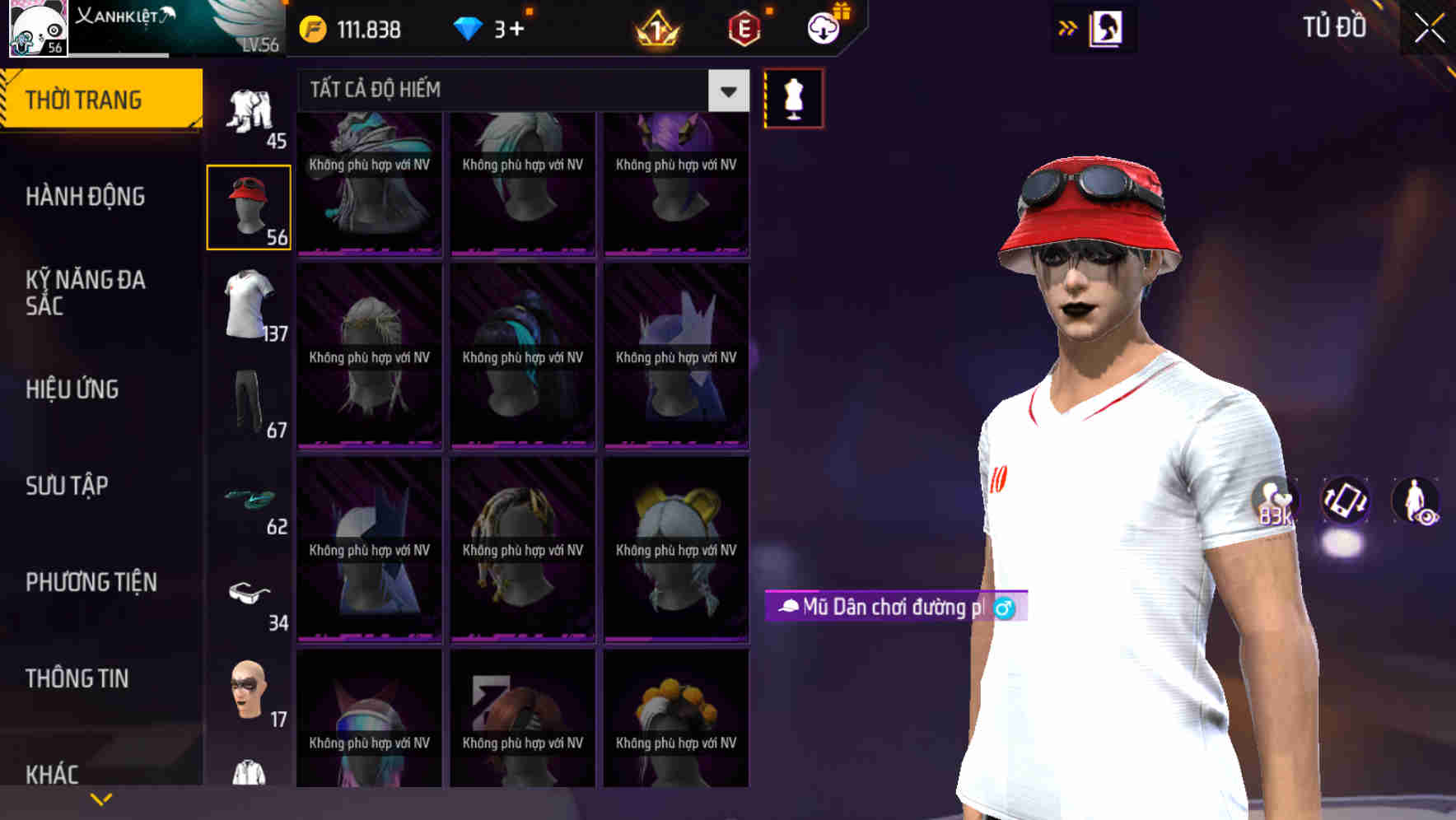
Task: Click the 111.838 gold balance
Action: click(x=354, y=30)
